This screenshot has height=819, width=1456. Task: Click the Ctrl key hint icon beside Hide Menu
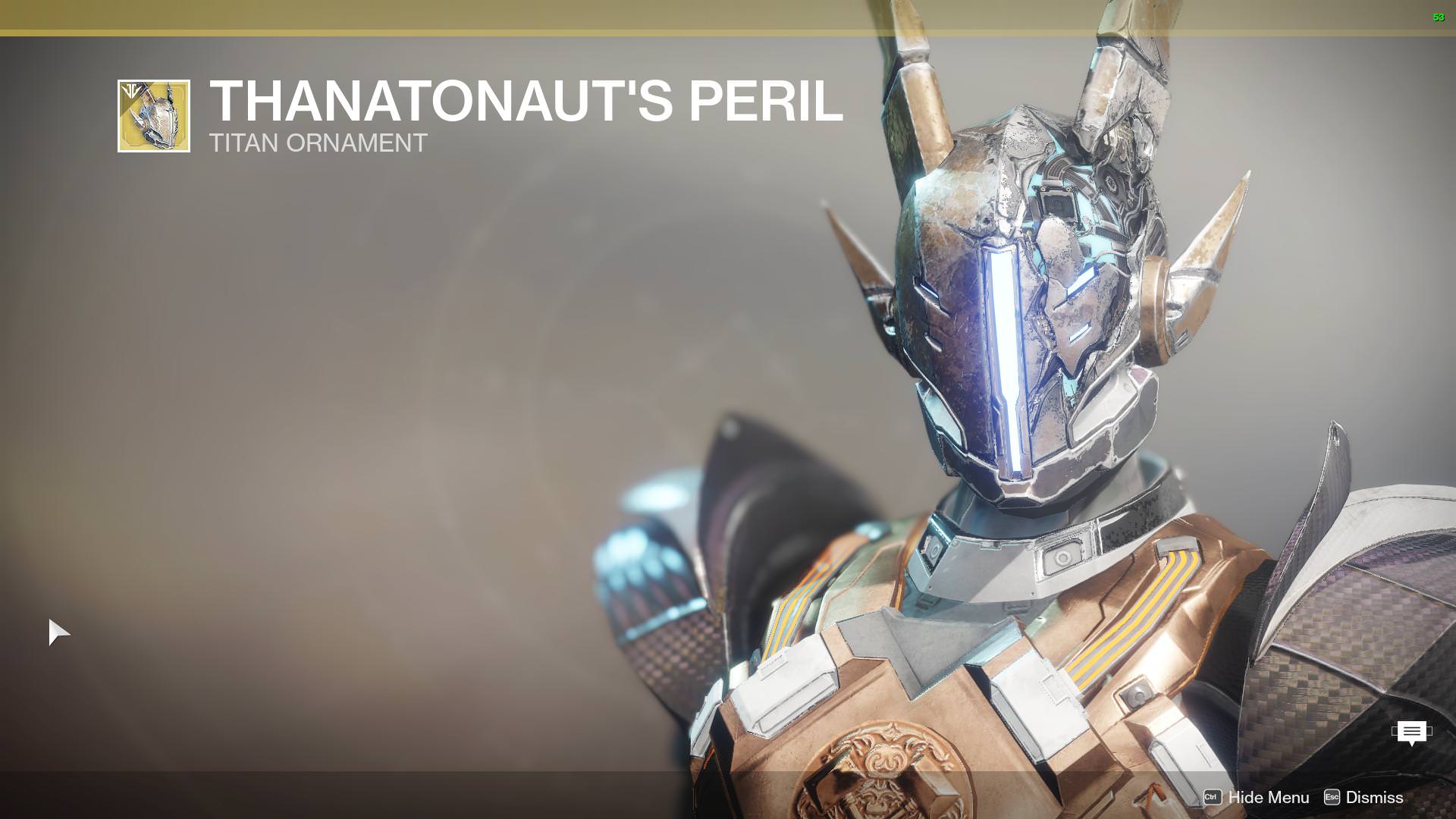tap(1213, 798)
